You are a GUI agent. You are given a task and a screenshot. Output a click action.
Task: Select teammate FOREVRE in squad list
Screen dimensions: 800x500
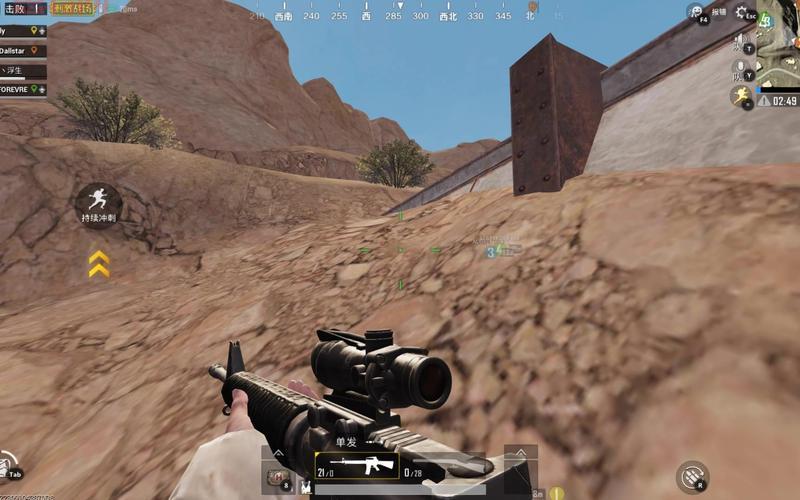22,89
